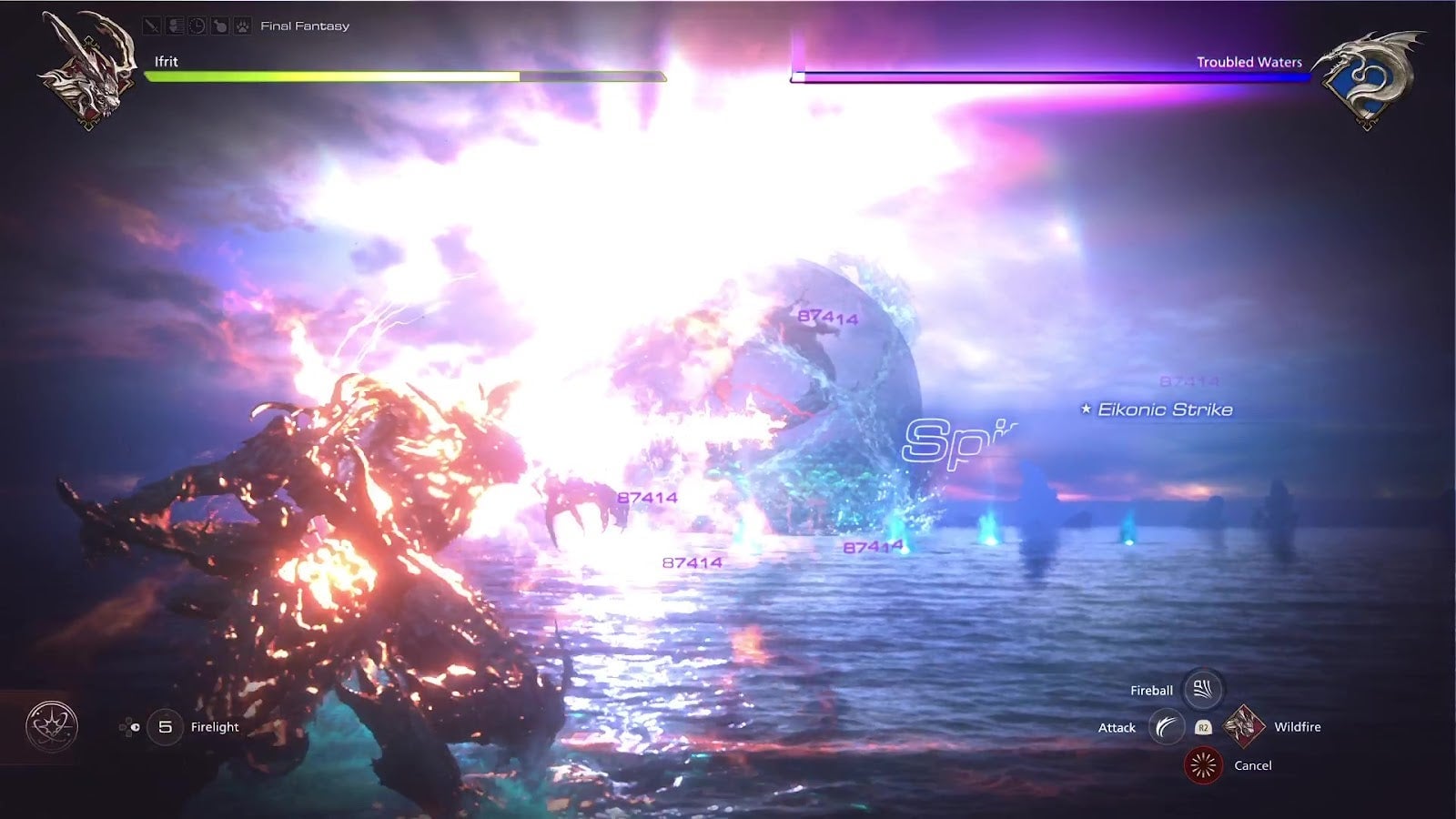Click the paw print icon at top left
This screenshot has width=1456, height=819.
click(242, 25)
